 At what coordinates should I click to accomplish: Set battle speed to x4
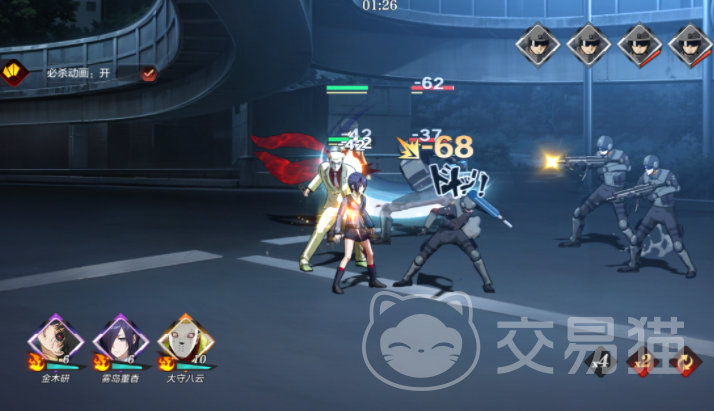[600, 362]
